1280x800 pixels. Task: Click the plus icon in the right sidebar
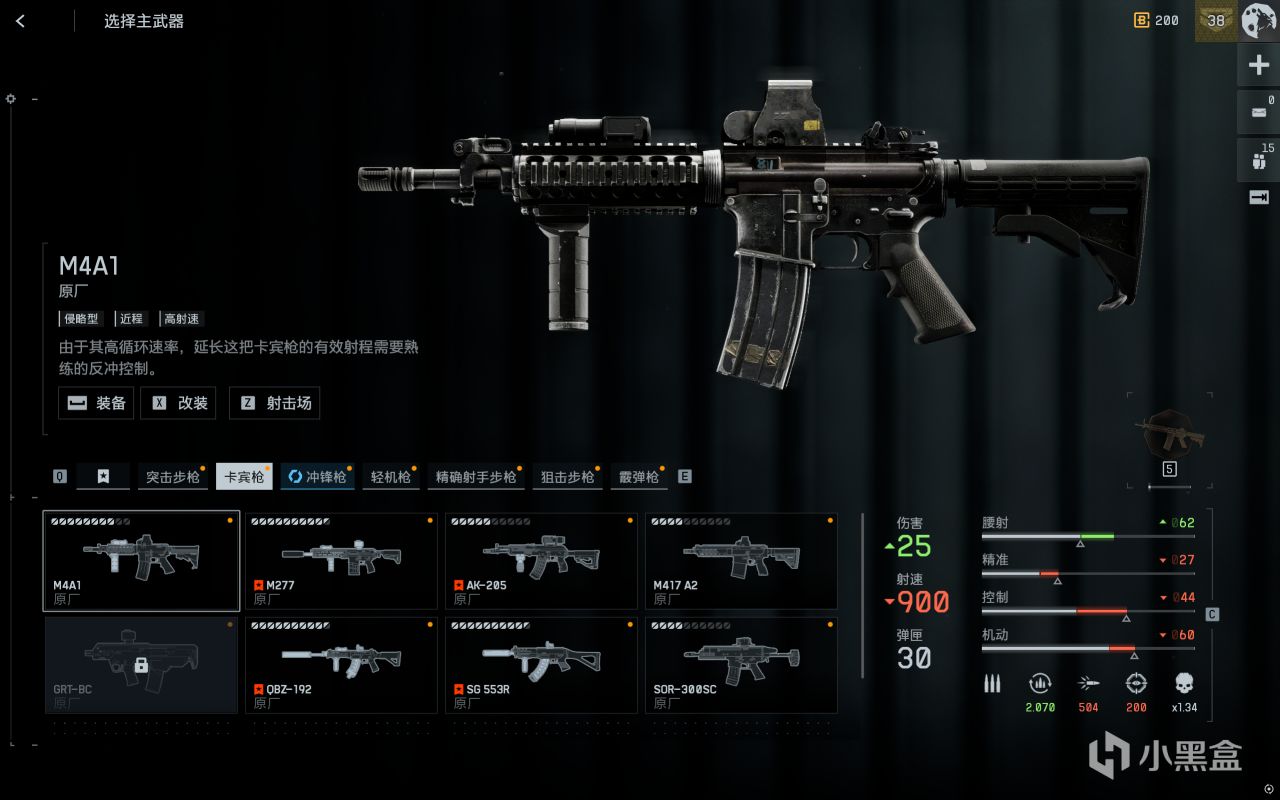tap(1258, 66)
